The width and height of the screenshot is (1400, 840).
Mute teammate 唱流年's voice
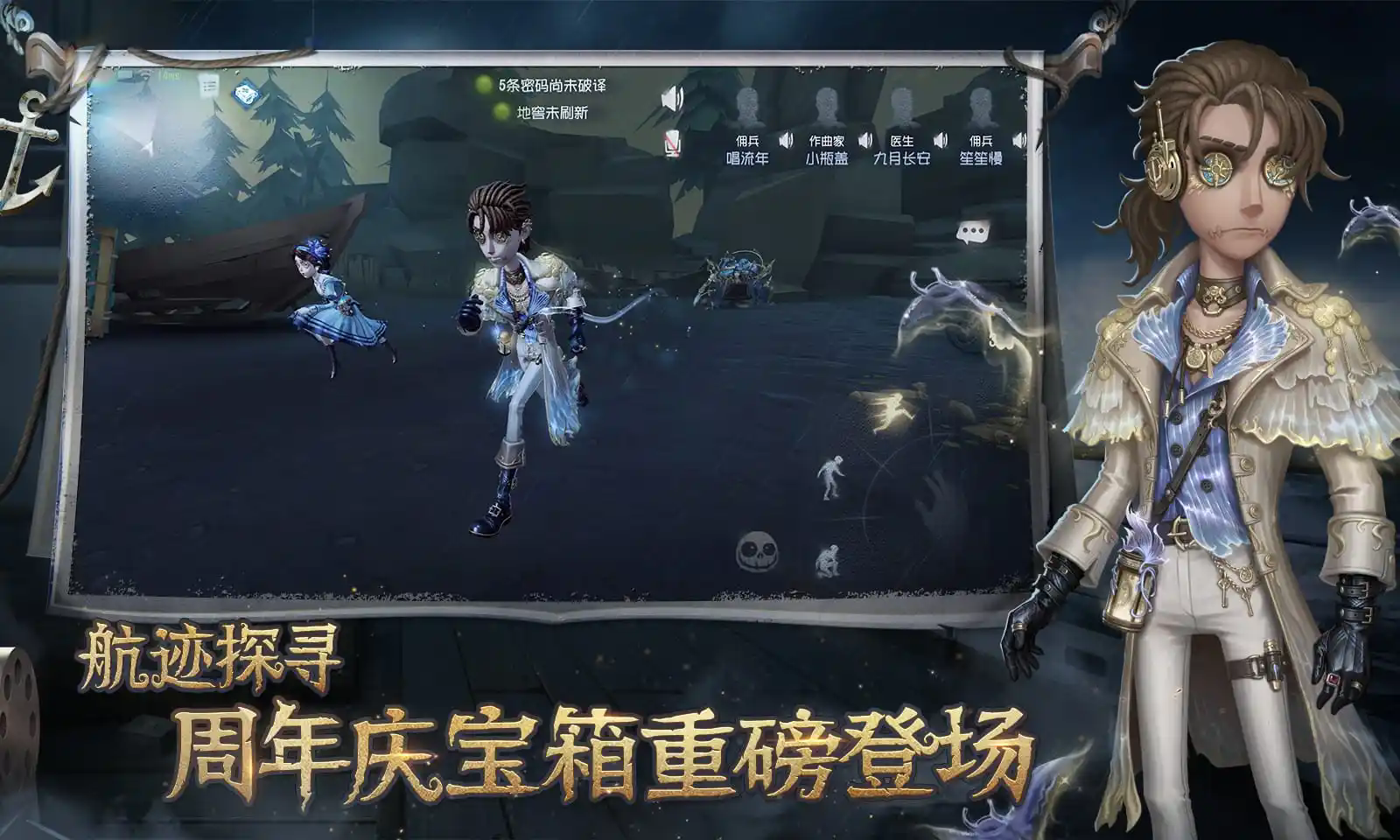point(787,142)
